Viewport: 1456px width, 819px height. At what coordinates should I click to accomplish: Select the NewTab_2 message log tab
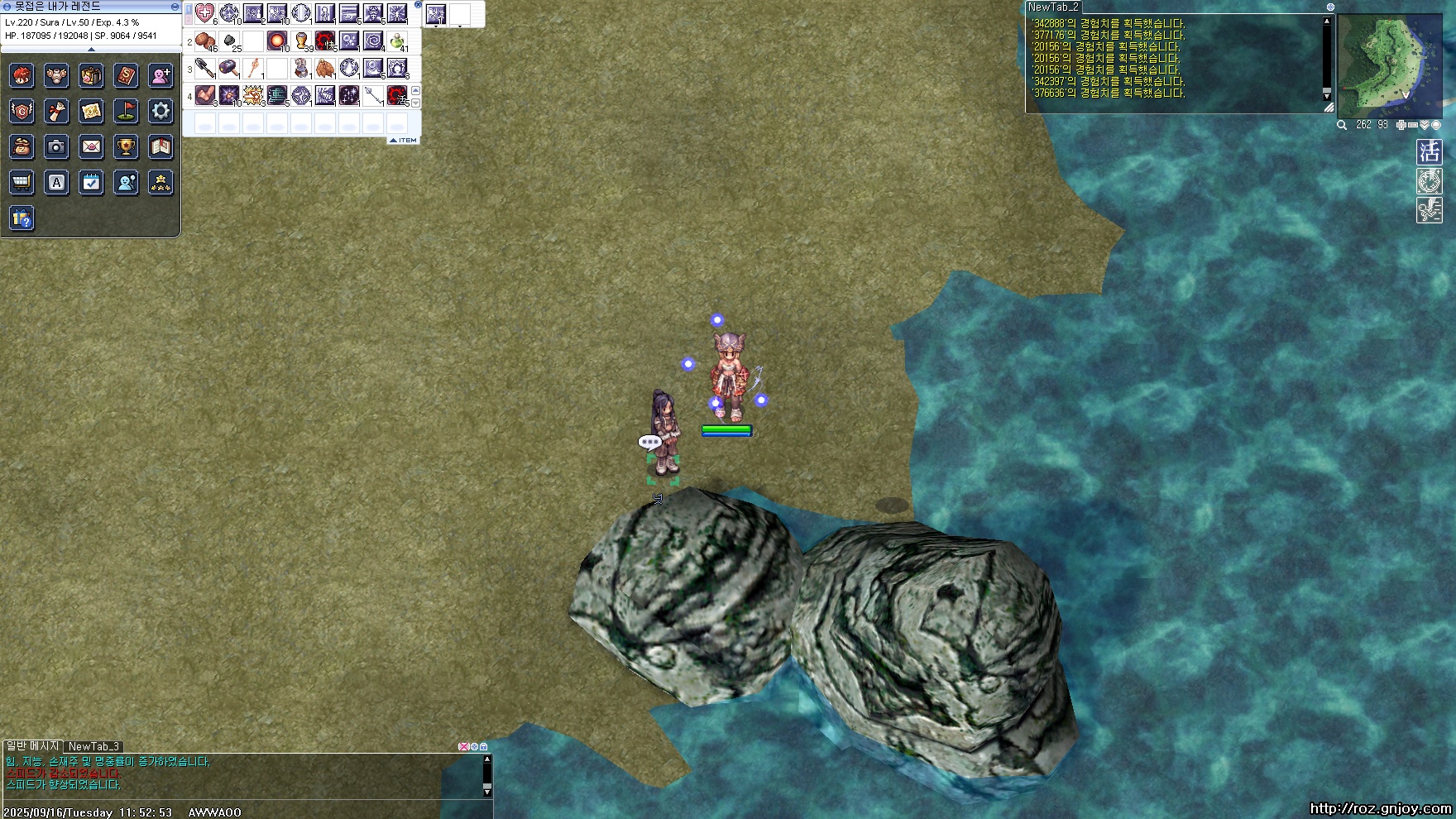click(x=1053, y=7)
